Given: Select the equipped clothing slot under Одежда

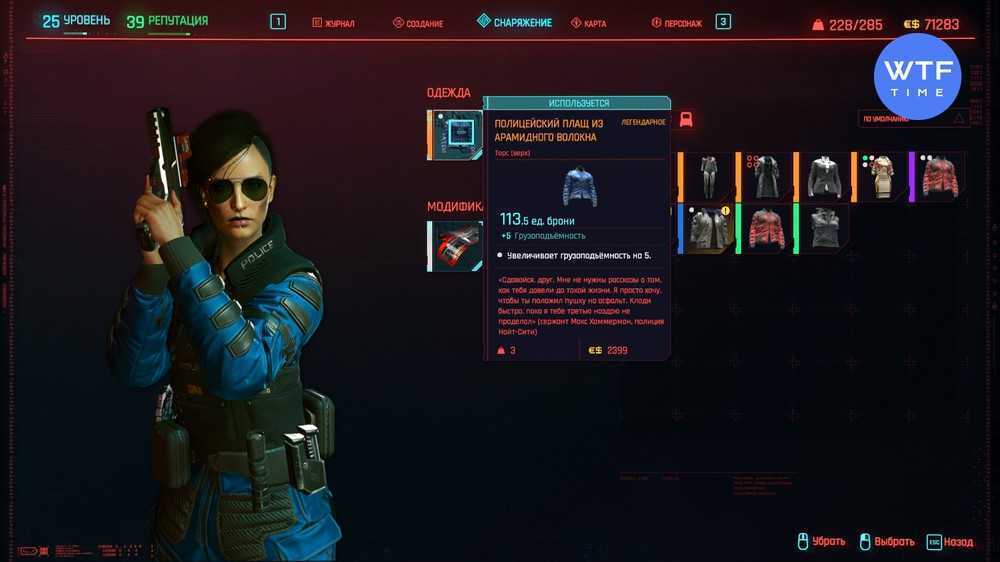Looking at the screenshot, I should click(457, 135).
